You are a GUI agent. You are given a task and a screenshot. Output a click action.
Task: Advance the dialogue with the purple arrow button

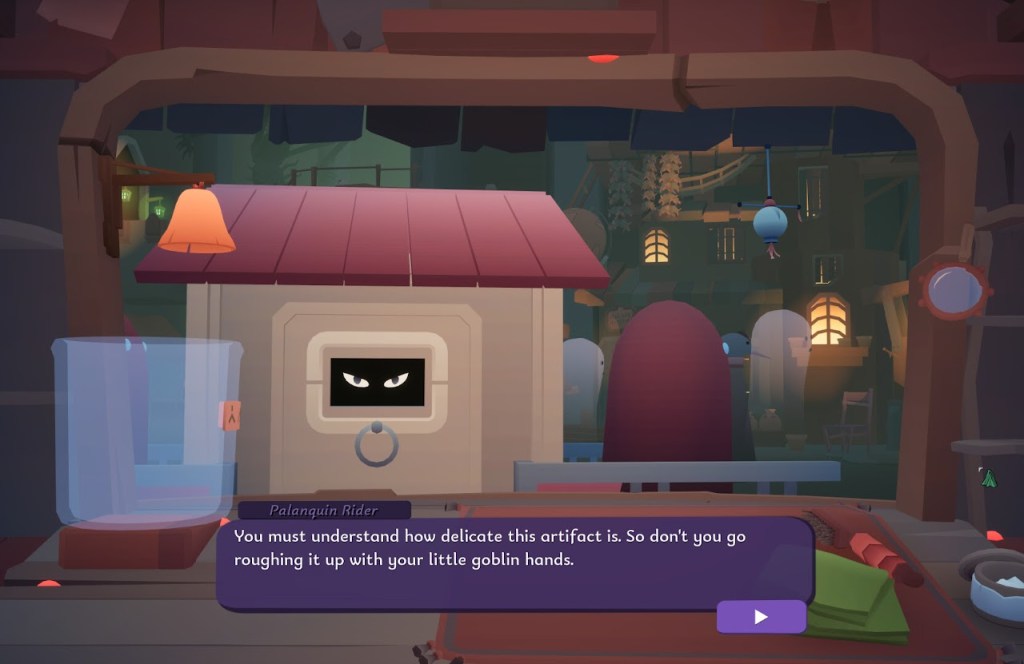pos(761,617)
